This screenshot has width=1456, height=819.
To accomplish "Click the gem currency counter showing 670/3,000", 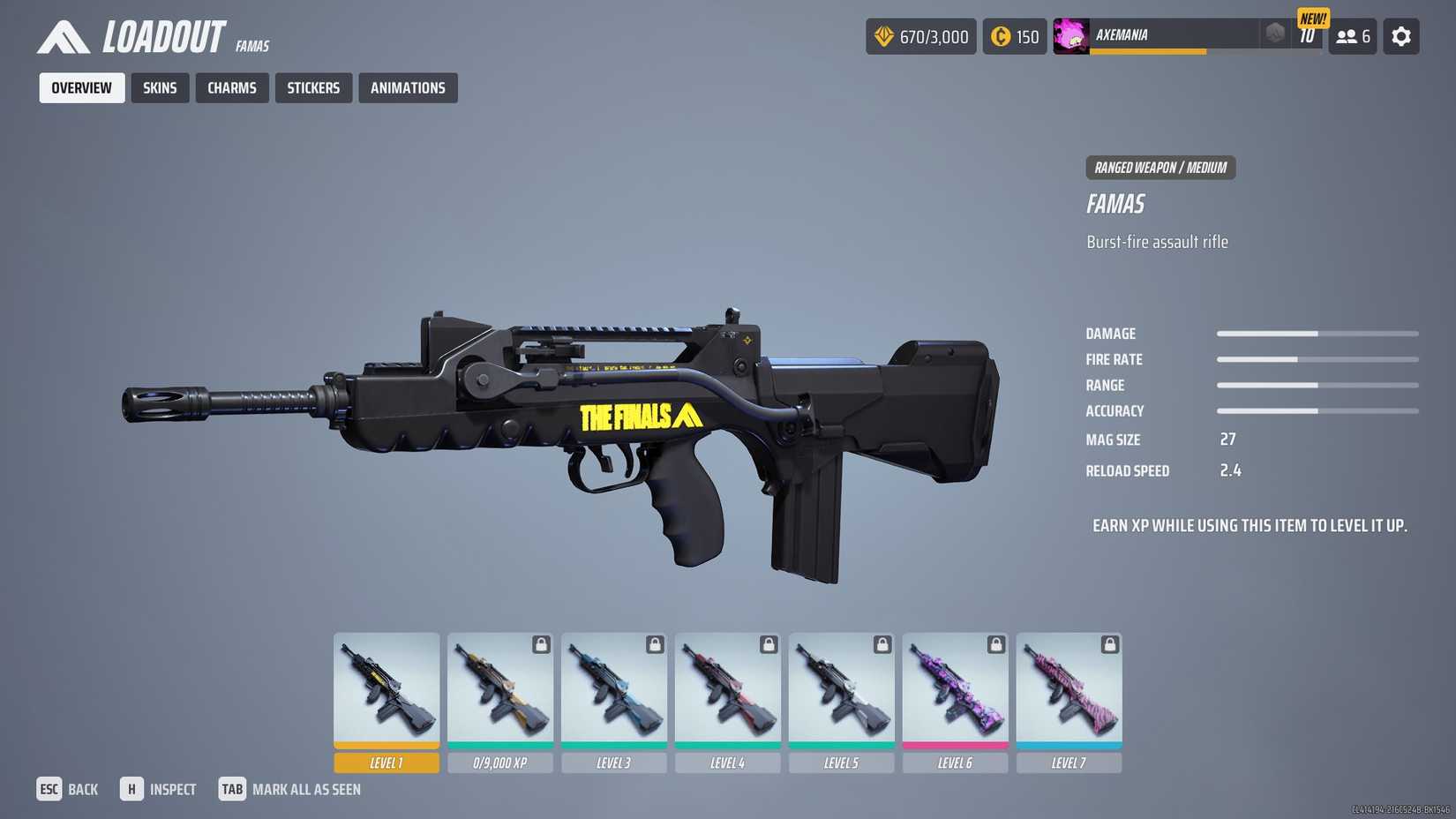I will (x=920, y=36).
